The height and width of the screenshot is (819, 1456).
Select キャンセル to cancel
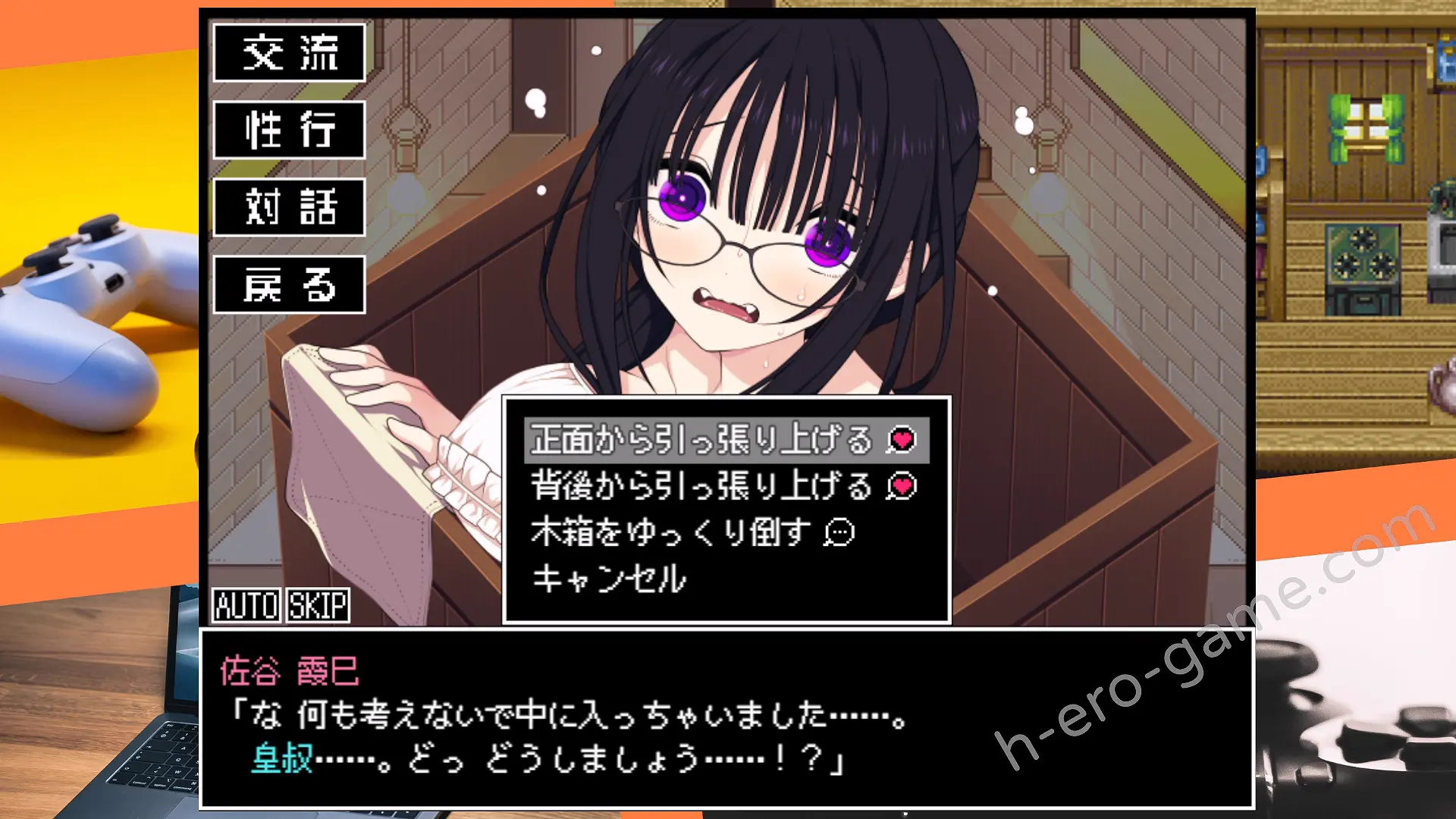pos(609,579)
